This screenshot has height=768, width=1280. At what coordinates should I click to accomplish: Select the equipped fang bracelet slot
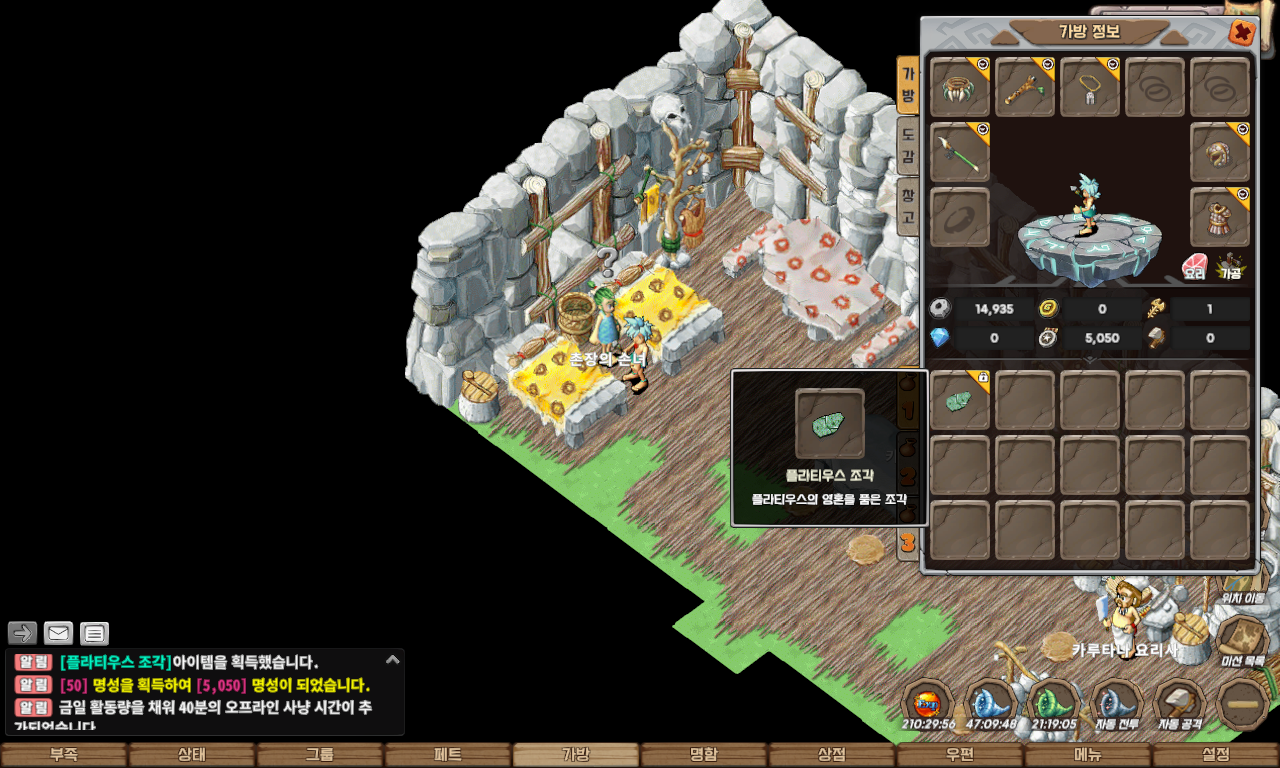point(960,87)
